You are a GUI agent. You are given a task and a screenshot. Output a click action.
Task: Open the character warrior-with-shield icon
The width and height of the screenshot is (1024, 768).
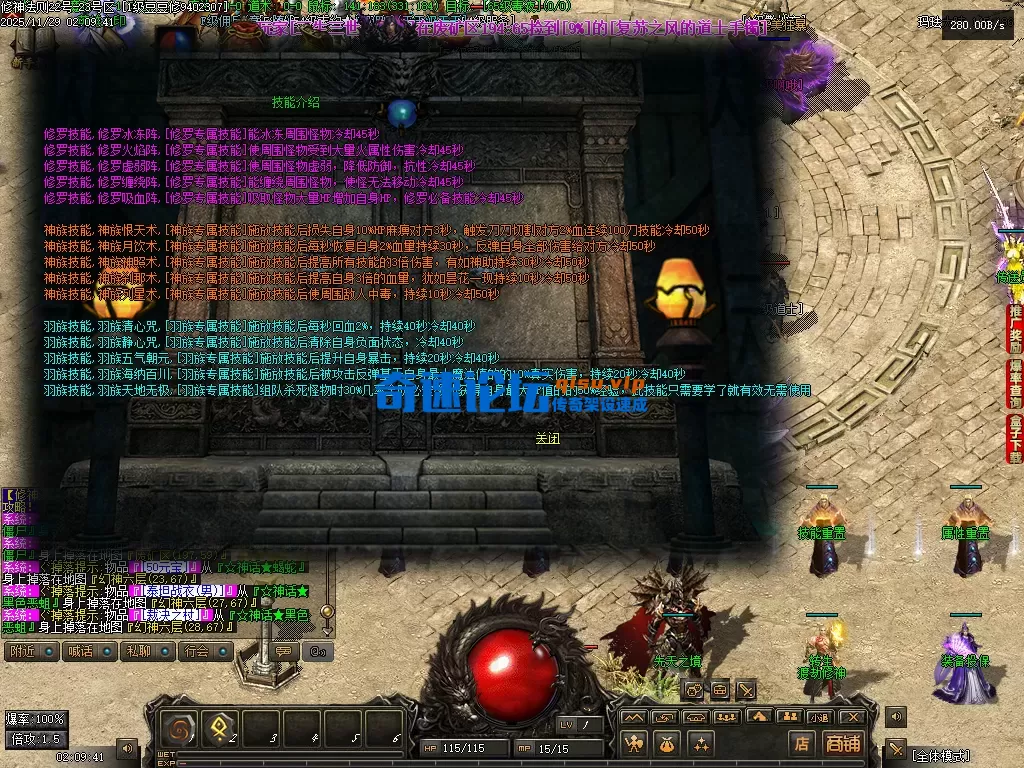click(x=634, y=743)
